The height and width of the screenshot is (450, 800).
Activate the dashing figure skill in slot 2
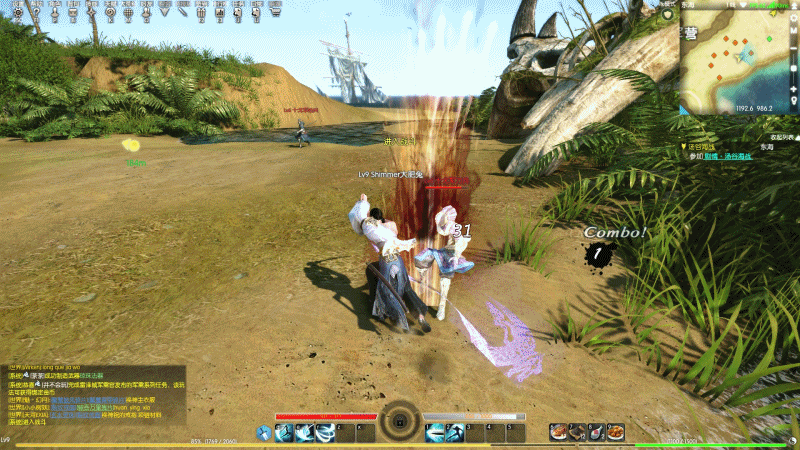(455, 432)
